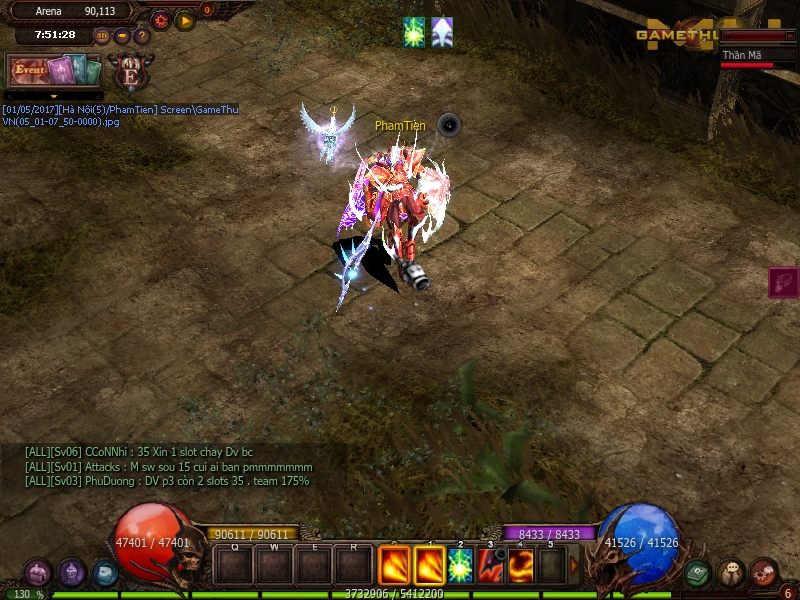800x600 pixels.
Task: Open the purple helmet character icon
Action: (72, 573)
